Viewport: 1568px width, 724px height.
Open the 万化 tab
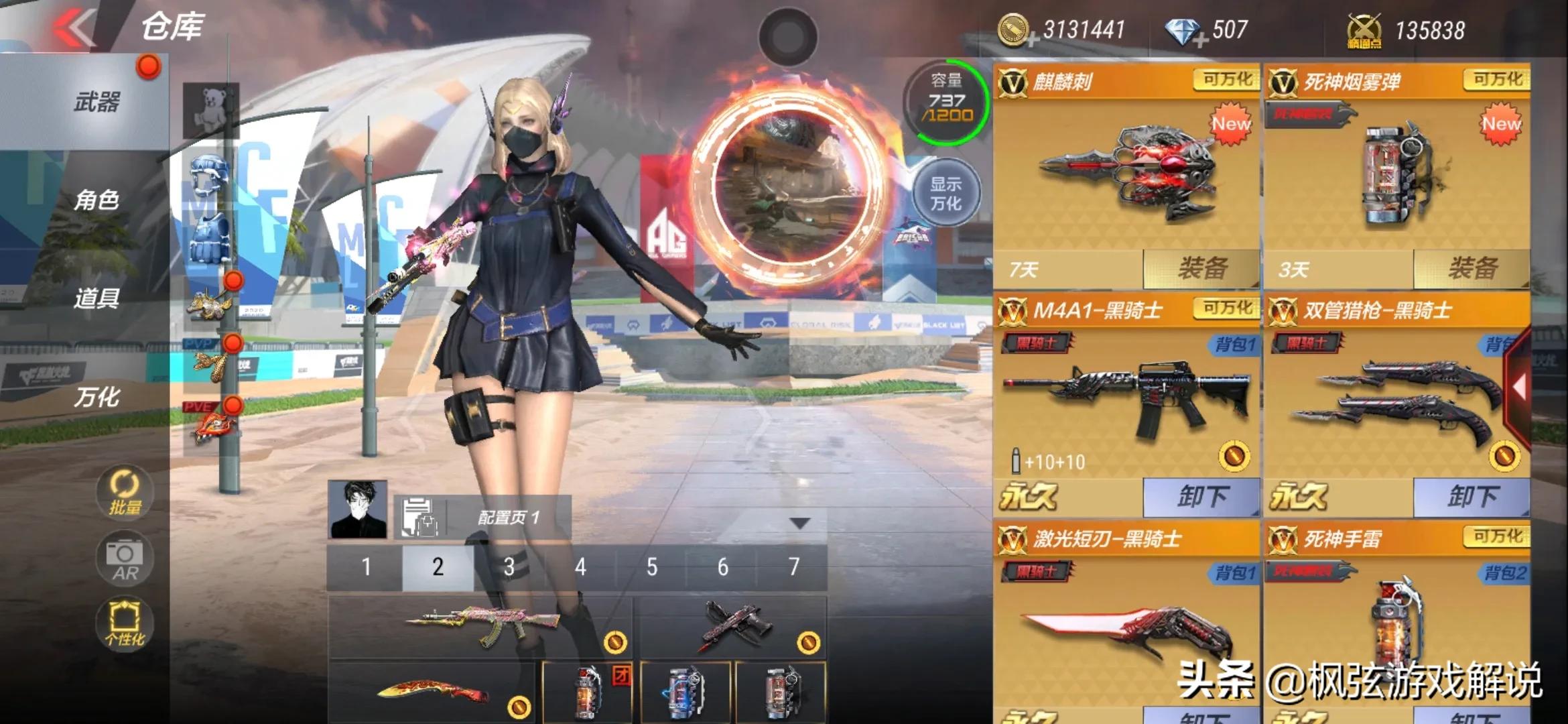point(96,397)
